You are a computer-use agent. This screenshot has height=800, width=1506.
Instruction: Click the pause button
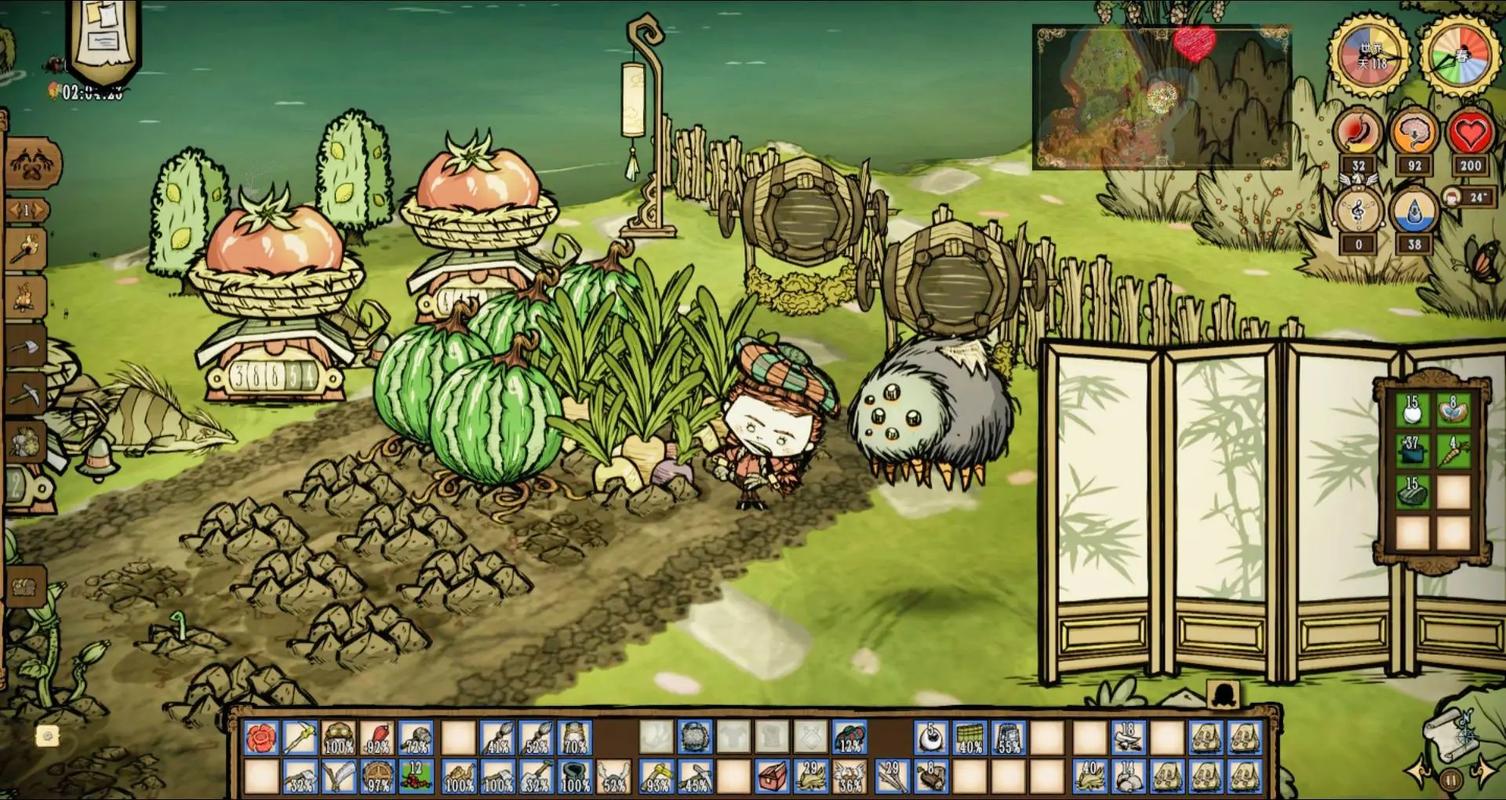point(1451,779)
